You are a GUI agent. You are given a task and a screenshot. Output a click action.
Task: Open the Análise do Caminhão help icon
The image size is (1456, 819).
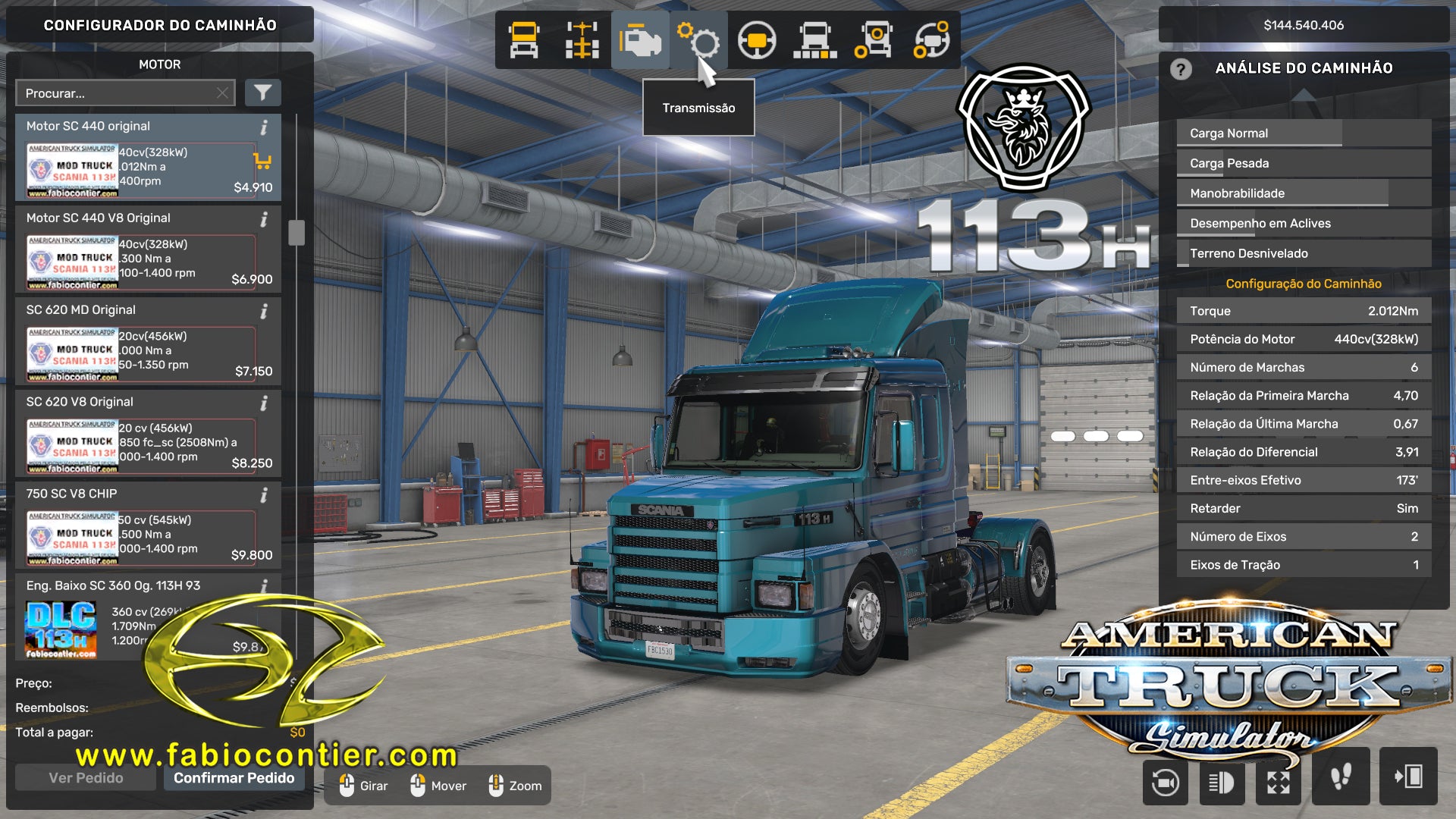[1180, 70]
